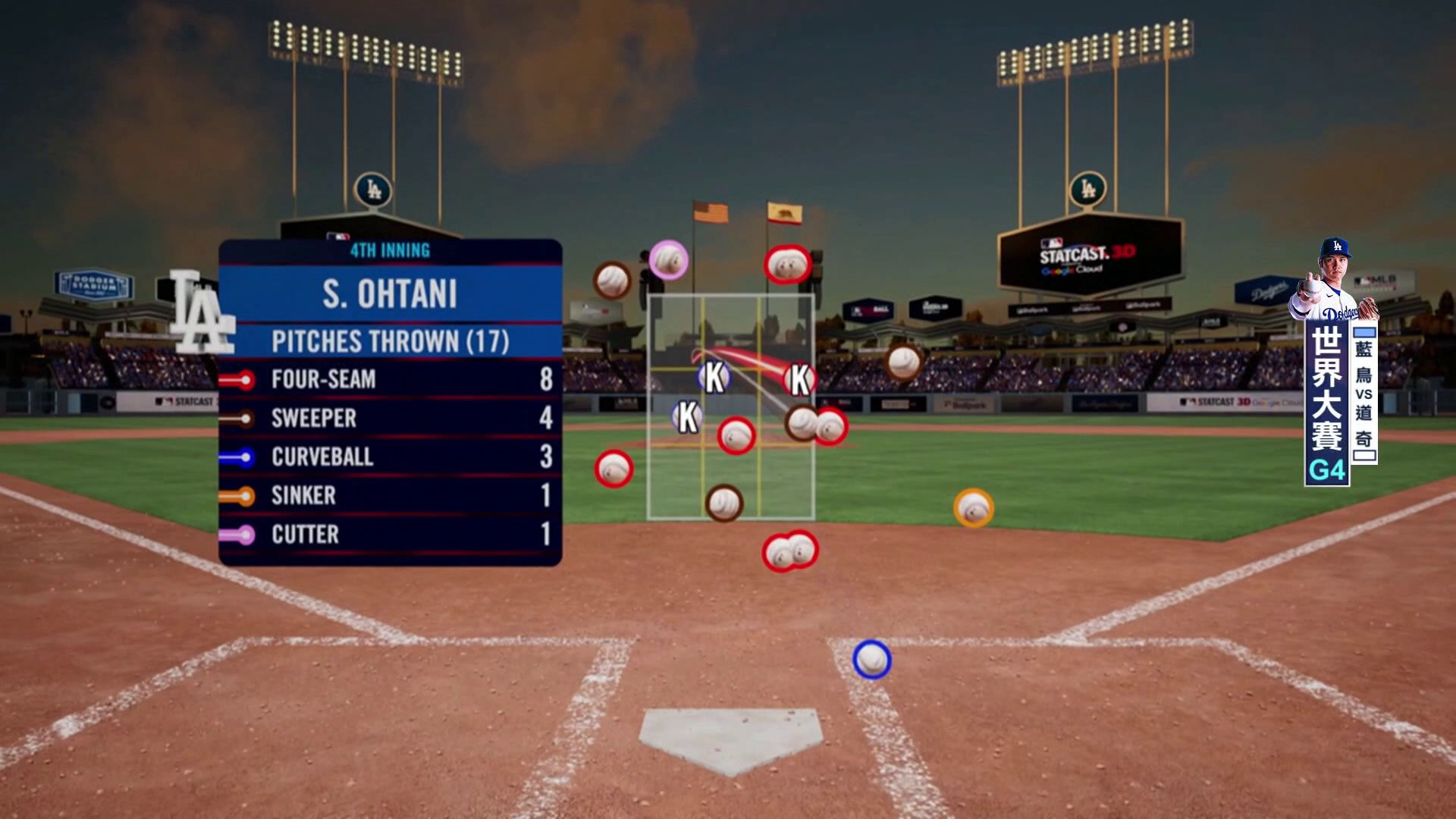Open the S. Ohtani panel header
This screenshot has width=1456, height=819.
390,294
